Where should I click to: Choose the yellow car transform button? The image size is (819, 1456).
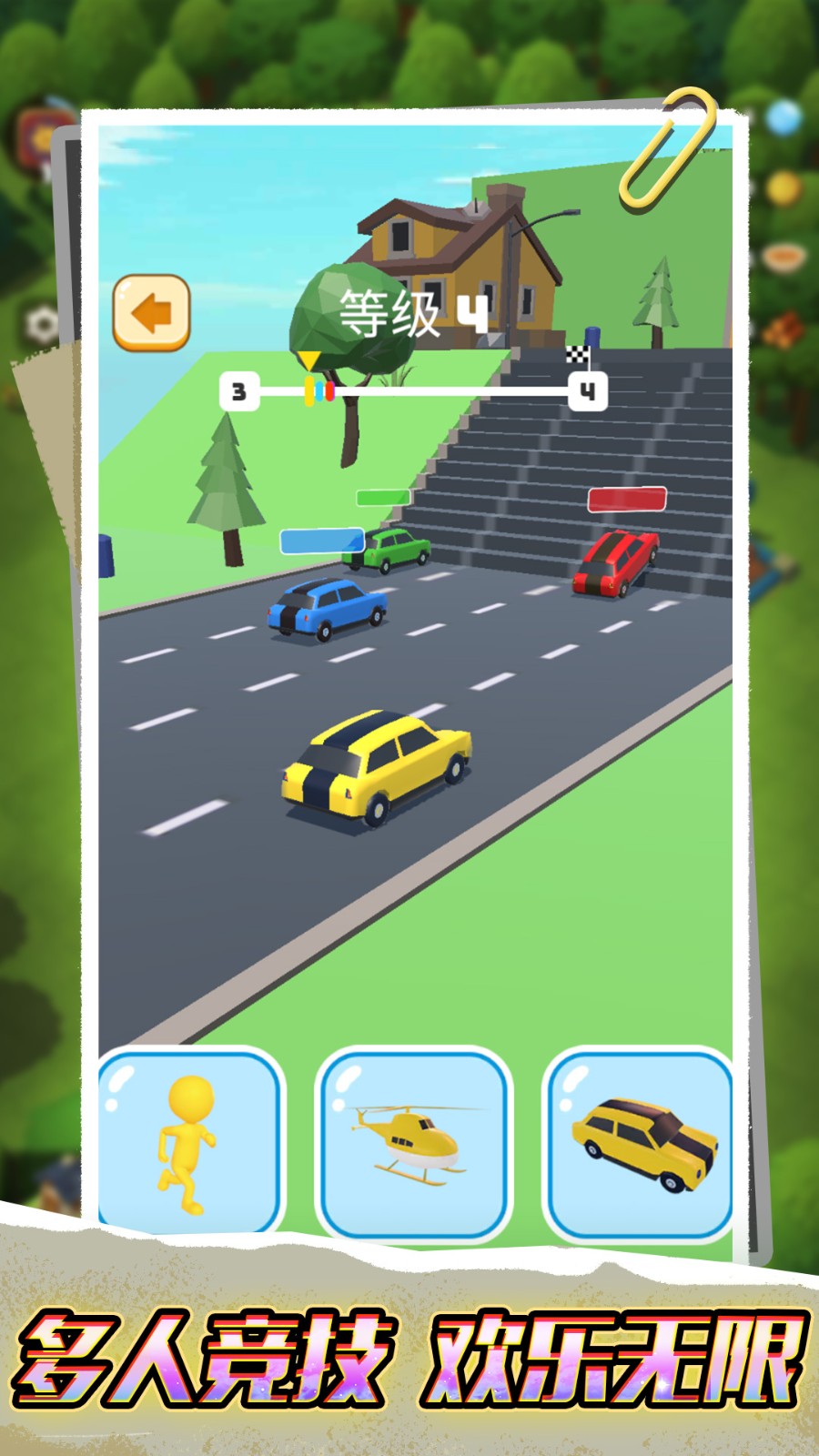(640, 1143)
